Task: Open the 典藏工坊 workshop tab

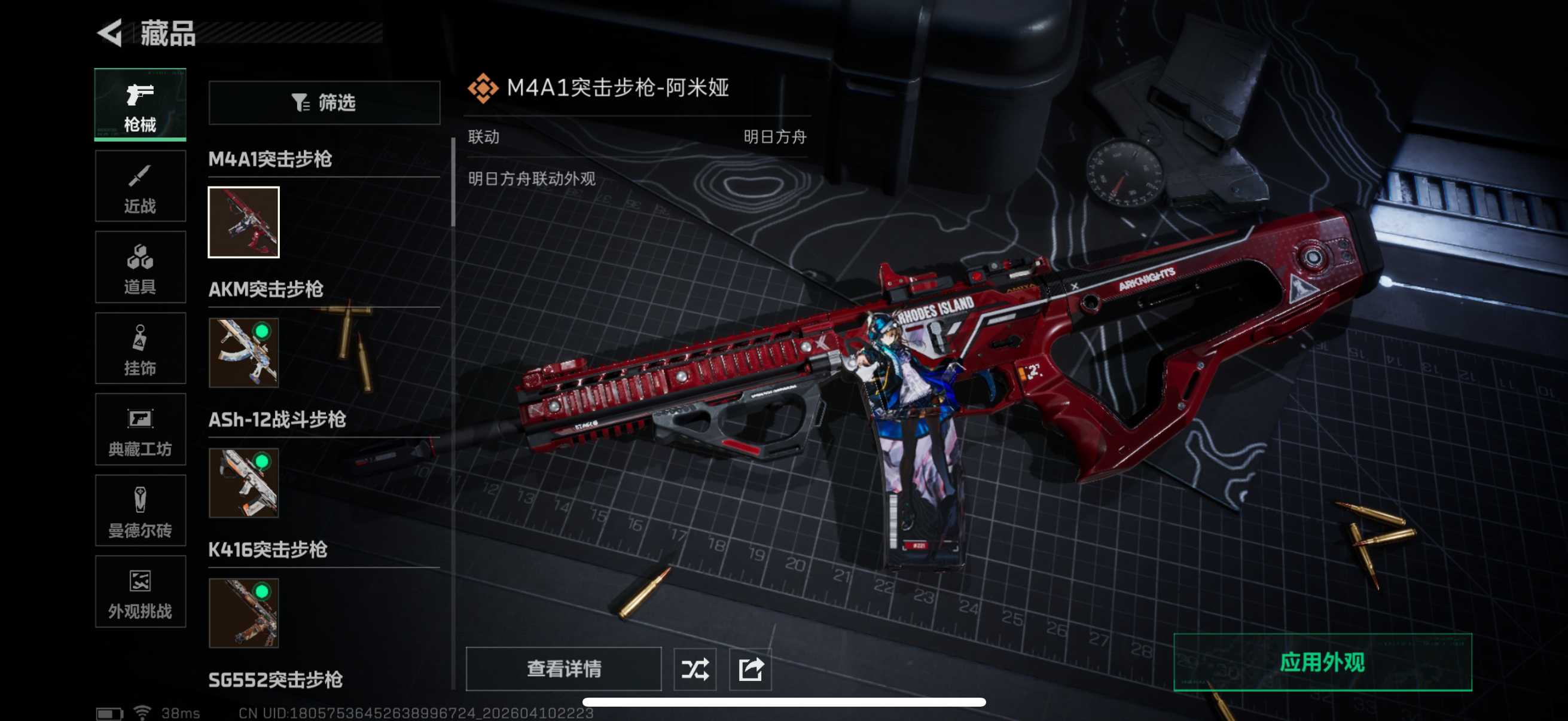Action: pyautogui.click(x=140, y=430)
